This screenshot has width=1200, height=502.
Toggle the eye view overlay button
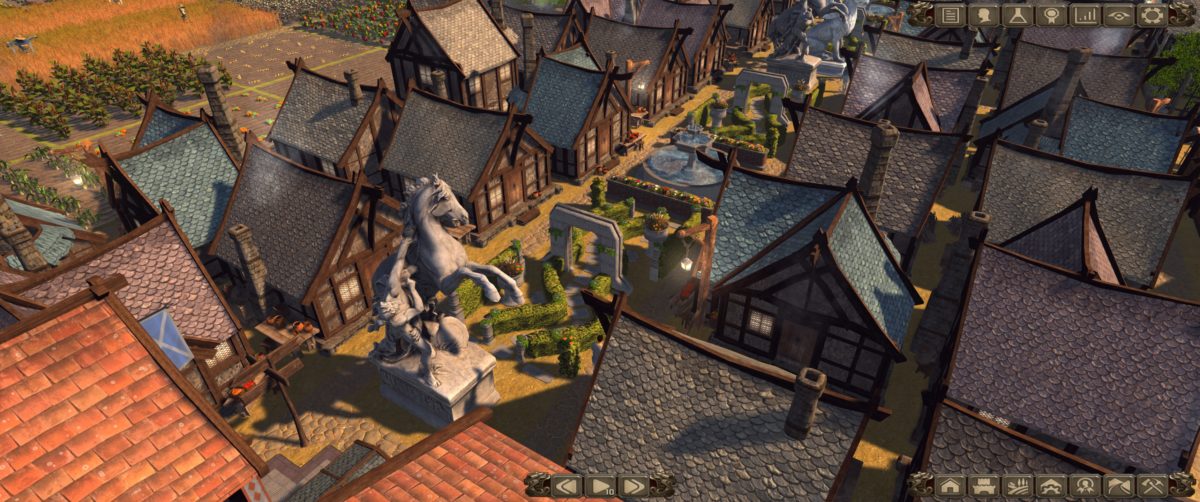[1118, 15]
